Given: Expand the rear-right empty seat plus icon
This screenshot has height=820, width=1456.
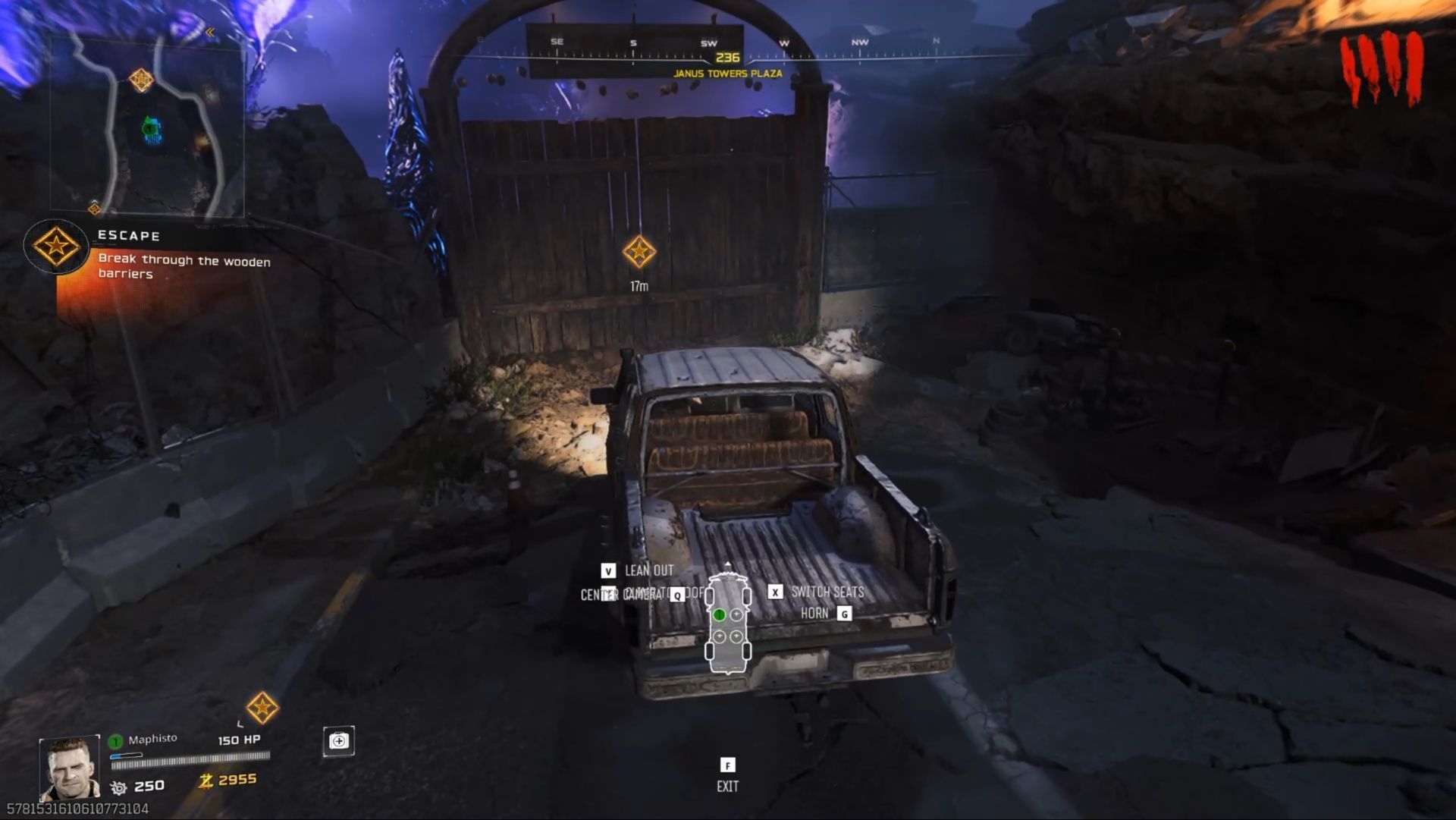Looking at the screenshot, I should (x=736, y=636).
